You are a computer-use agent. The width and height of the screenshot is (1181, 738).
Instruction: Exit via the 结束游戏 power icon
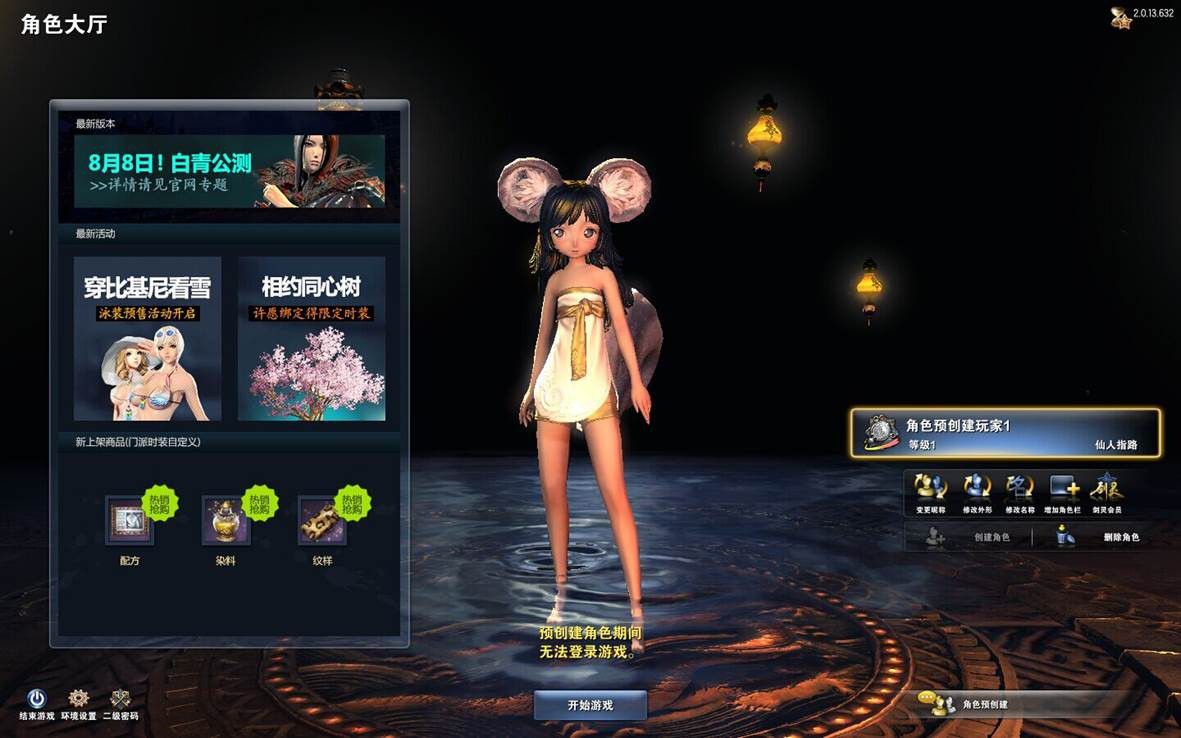[37, 700]
